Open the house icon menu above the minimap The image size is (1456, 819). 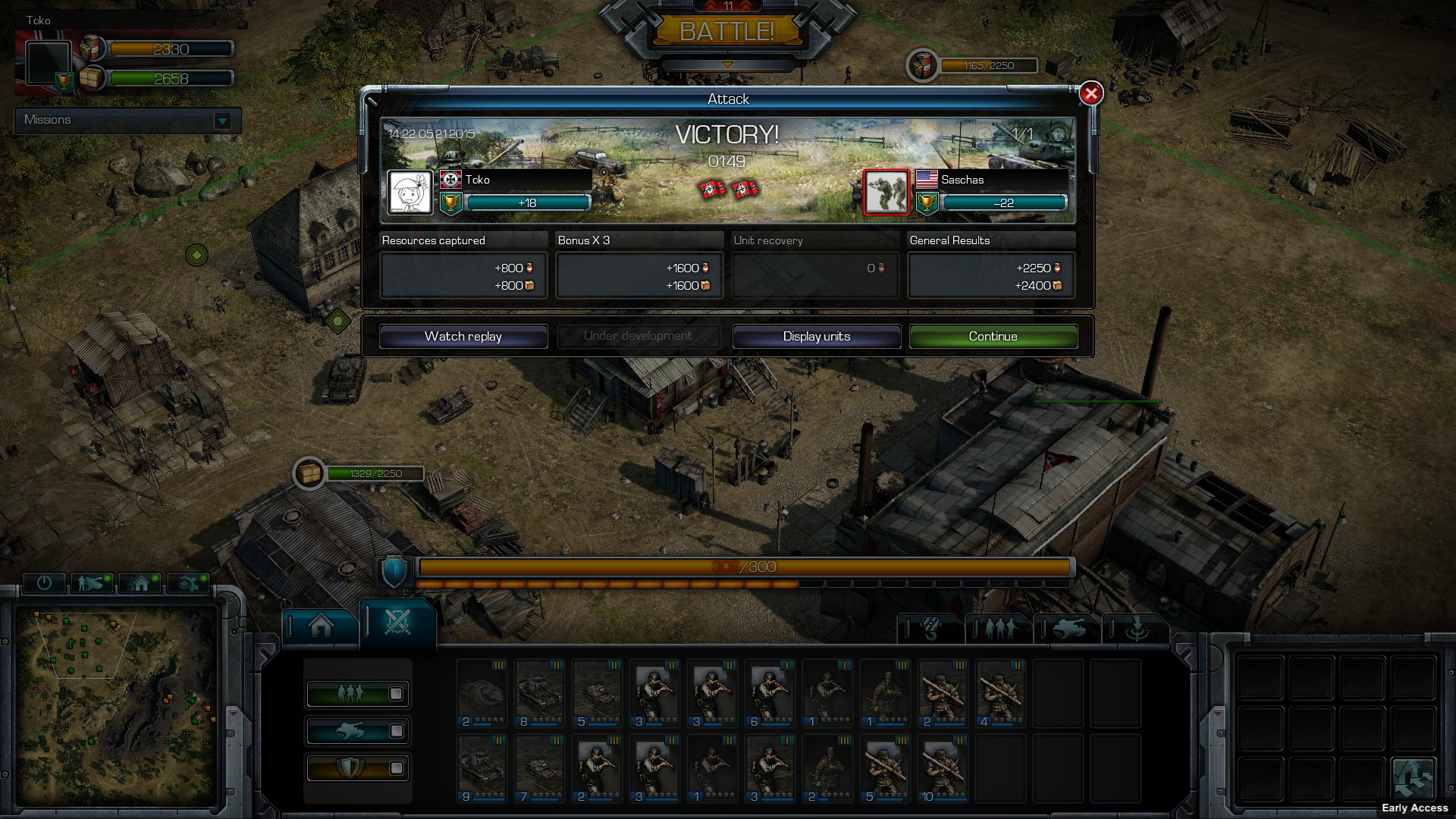(x=140, y=582)
